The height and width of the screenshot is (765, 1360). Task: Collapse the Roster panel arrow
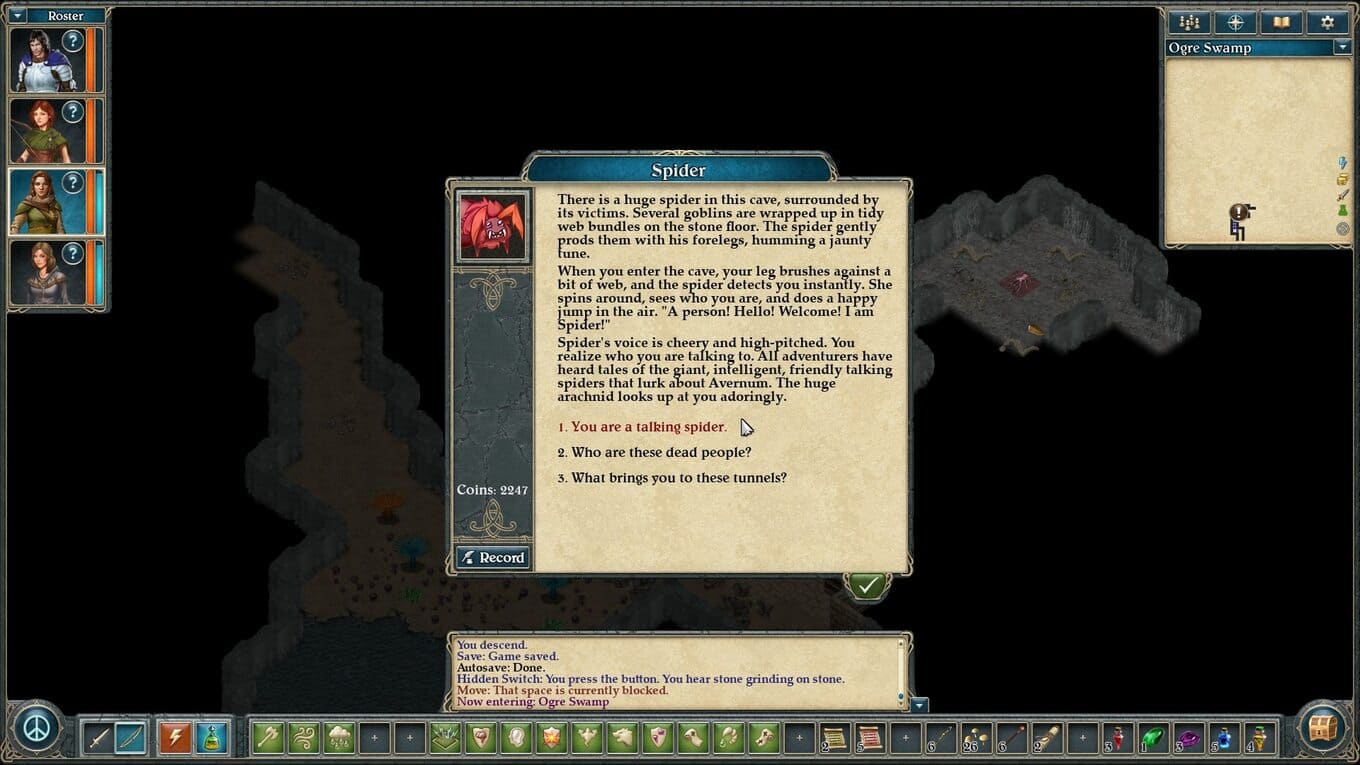18,16
